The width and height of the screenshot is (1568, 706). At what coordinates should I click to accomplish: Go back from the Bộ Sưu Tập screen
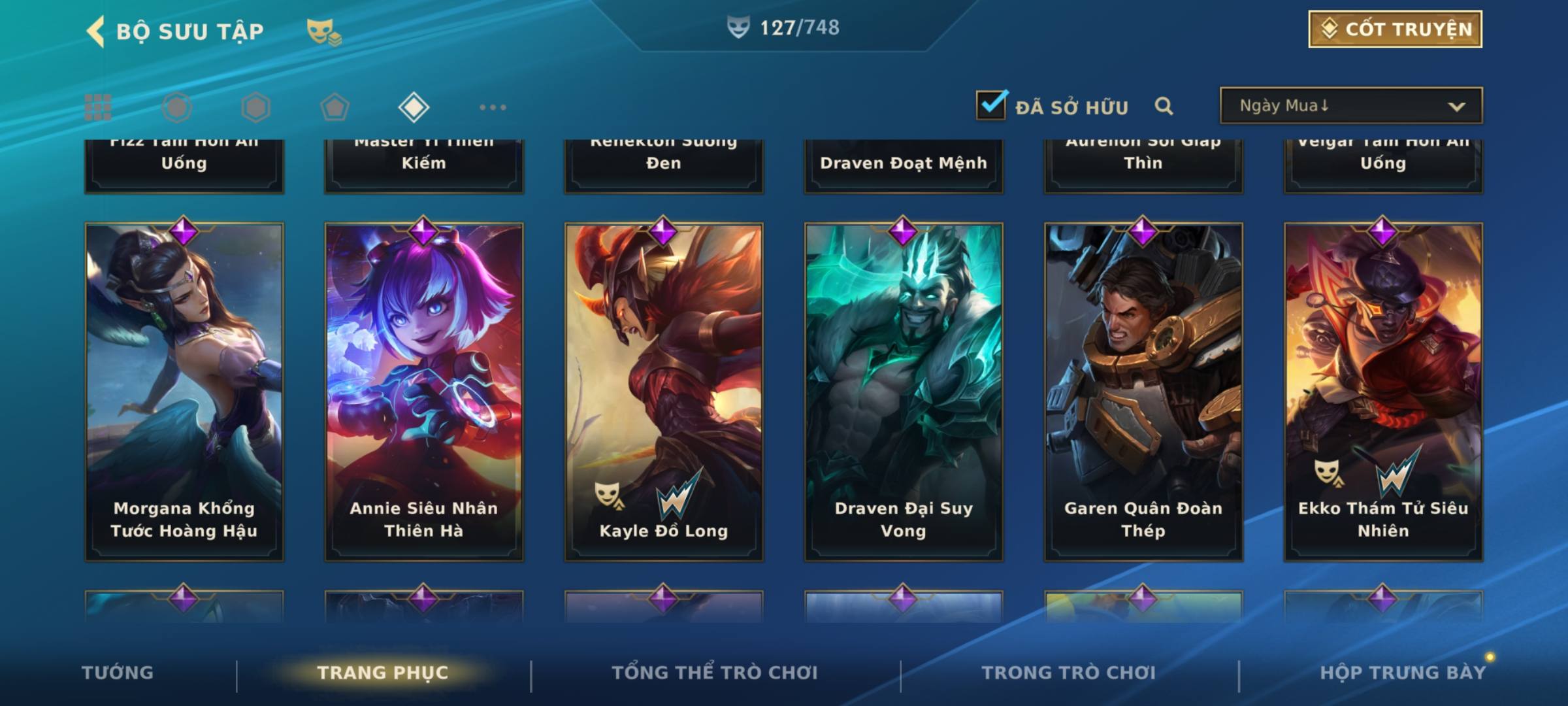point(96,31)
